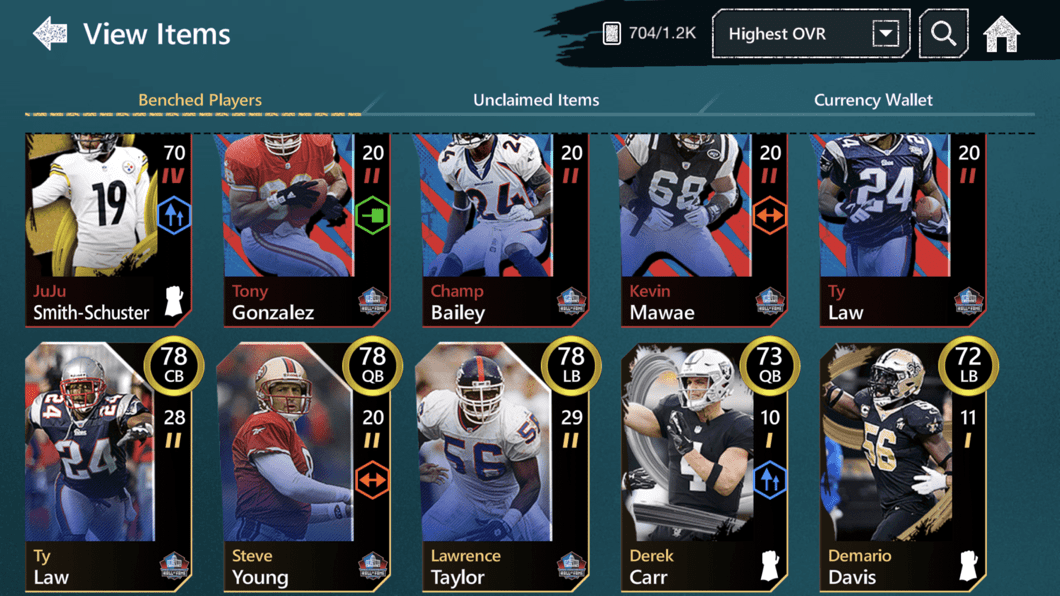This screenshot has width=1060, height=596.
Task: Open the Highest OVR sort dropdown
Action: tap(810, 34)
